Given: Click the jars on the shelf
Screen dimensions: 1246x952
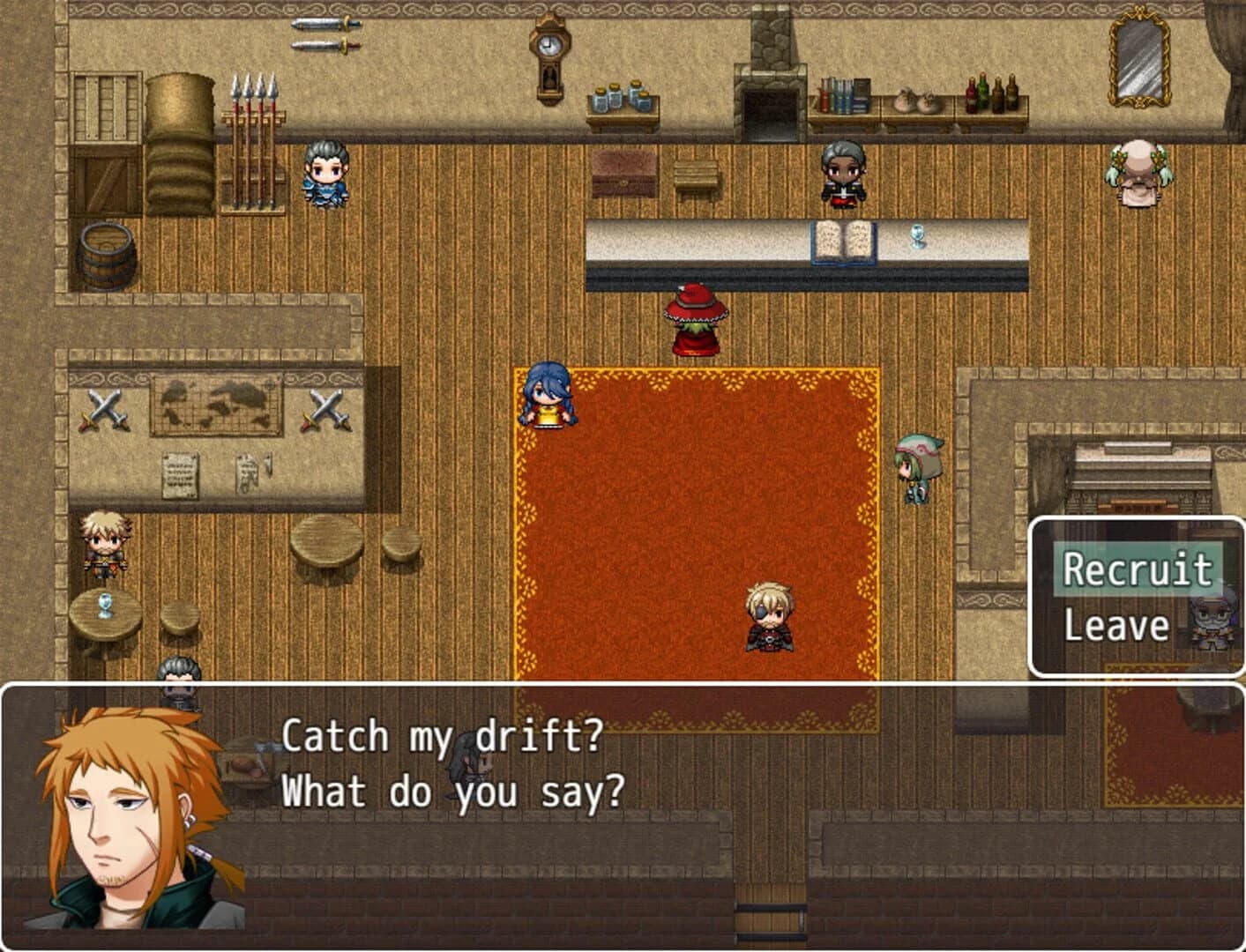Looking at the screenshot, I should [x=620, y=97].
